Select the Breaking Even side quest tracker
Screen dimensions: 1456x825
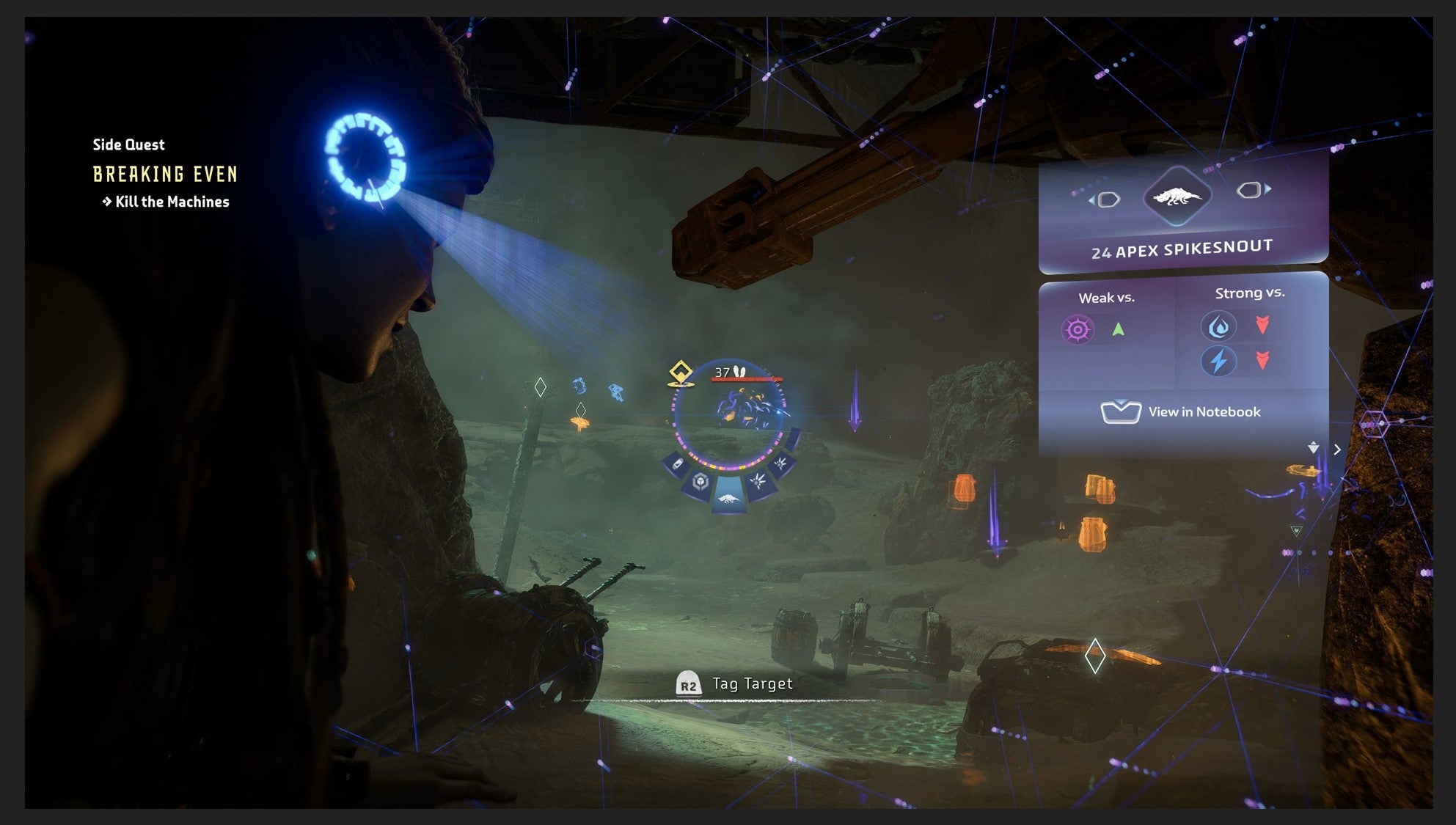pyautogui.click(x=165, y=174)
